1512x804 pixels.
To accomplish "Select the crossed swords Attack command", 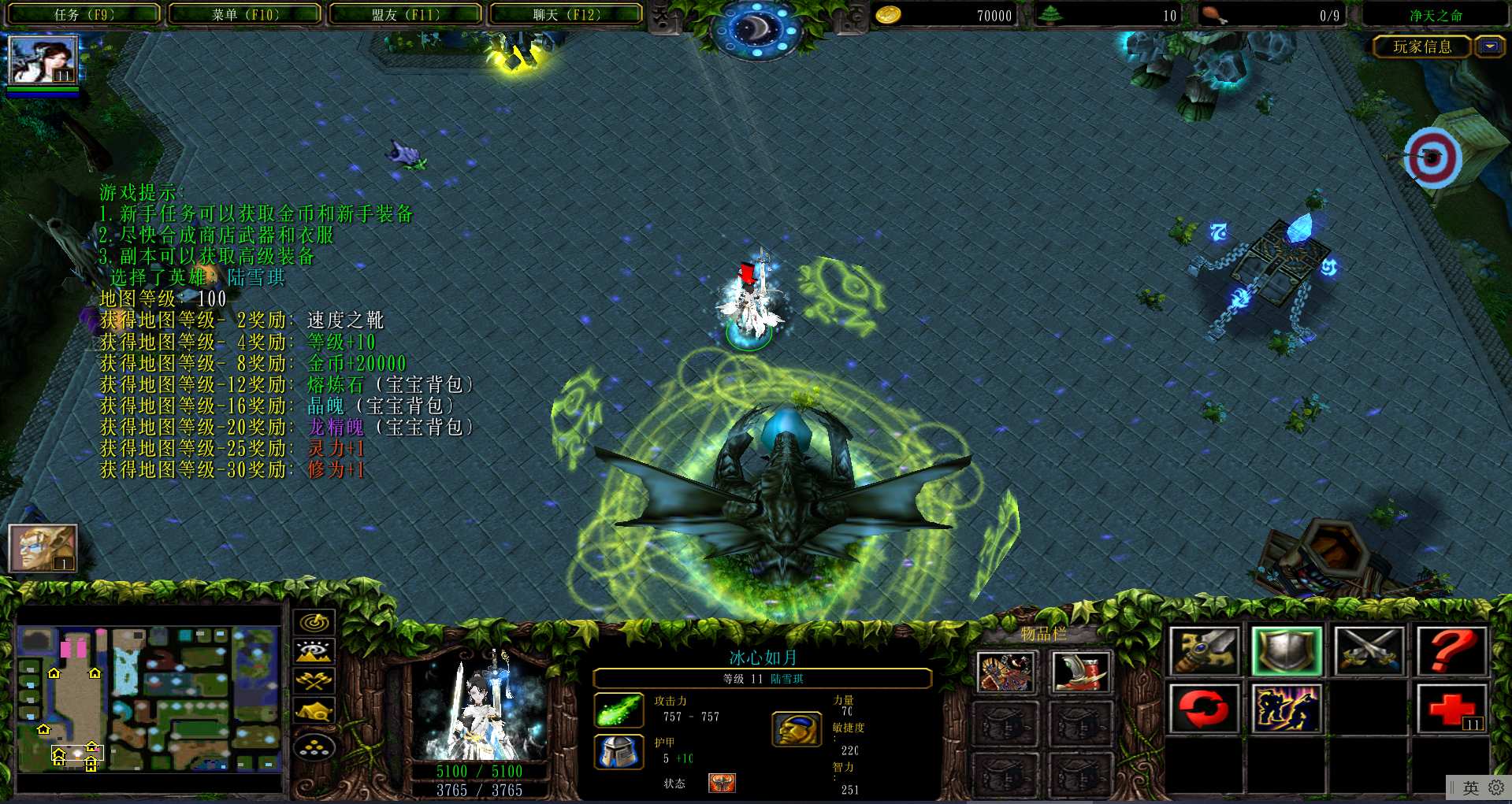I will pos(1369,651).
